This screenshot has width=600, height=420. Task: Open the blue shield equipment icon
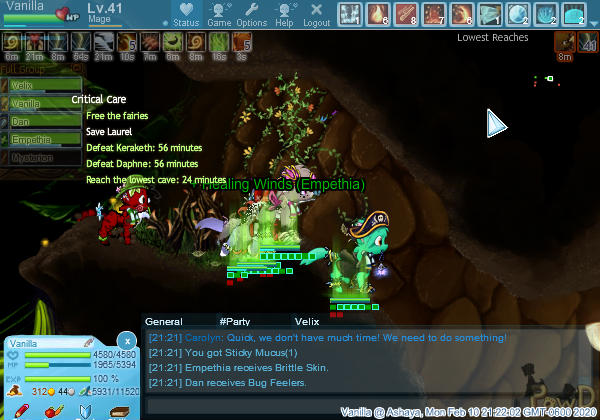[85, 410]
